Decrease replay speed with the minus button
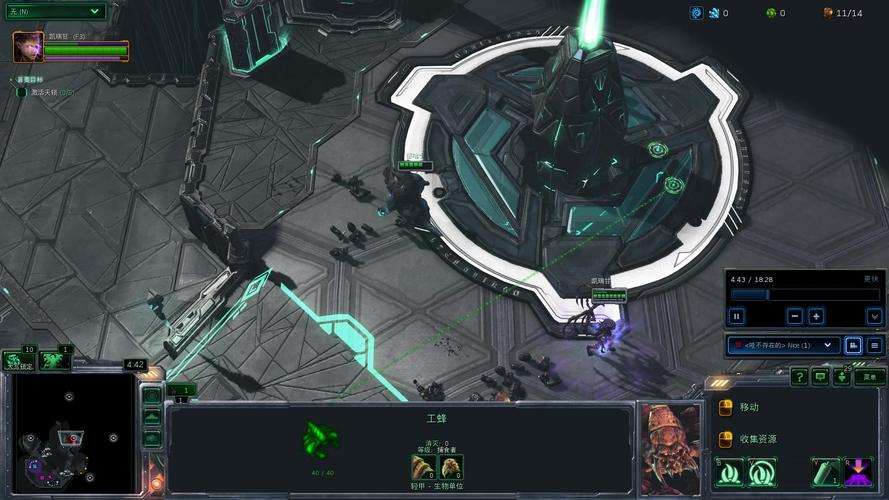The width and height of the screenshot is (889, 500). click(795, 316)
